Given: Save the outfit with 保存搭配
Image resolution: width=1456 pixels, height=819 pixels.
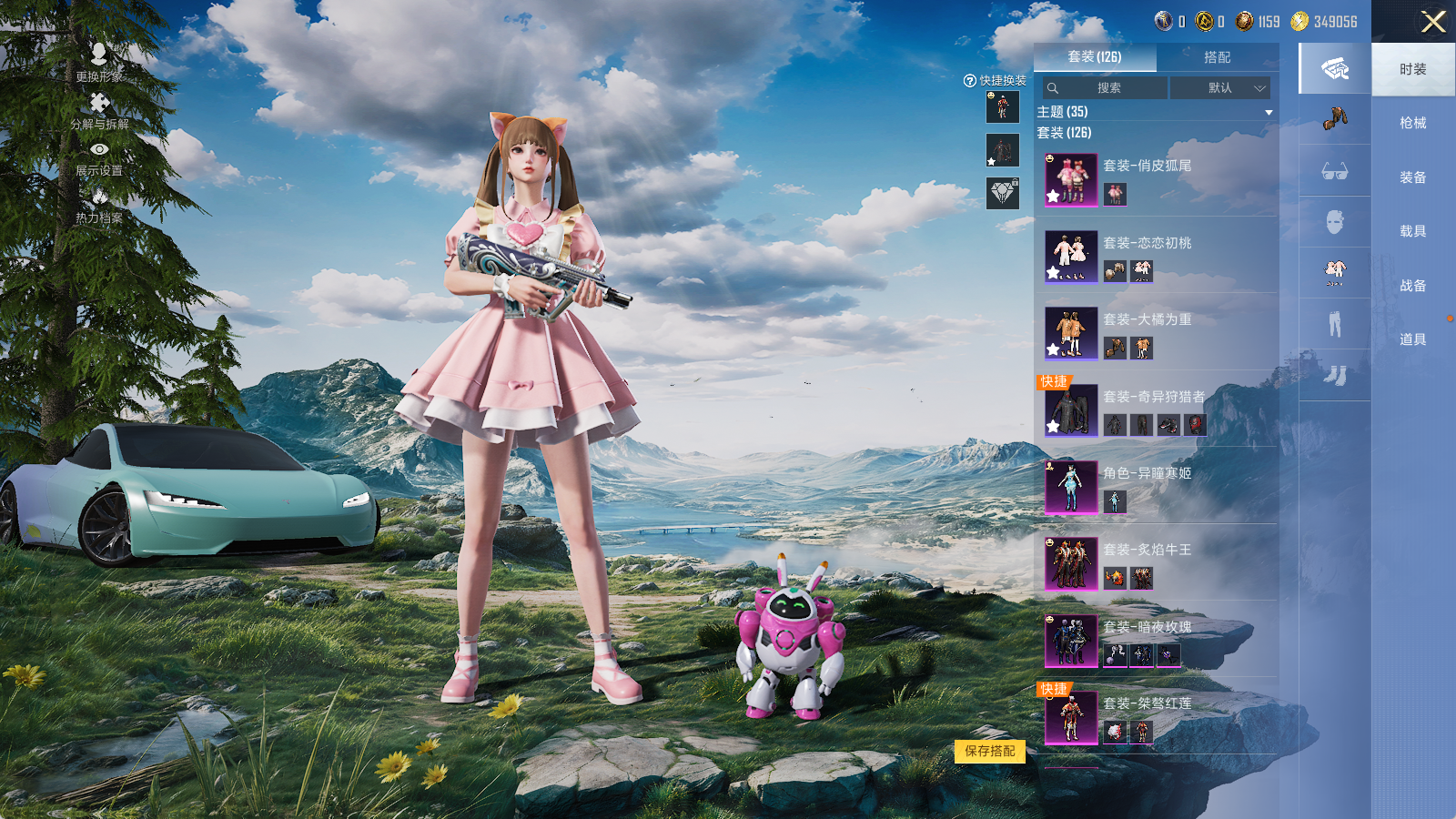Looking at the screenshot, I should pos(990,751).
